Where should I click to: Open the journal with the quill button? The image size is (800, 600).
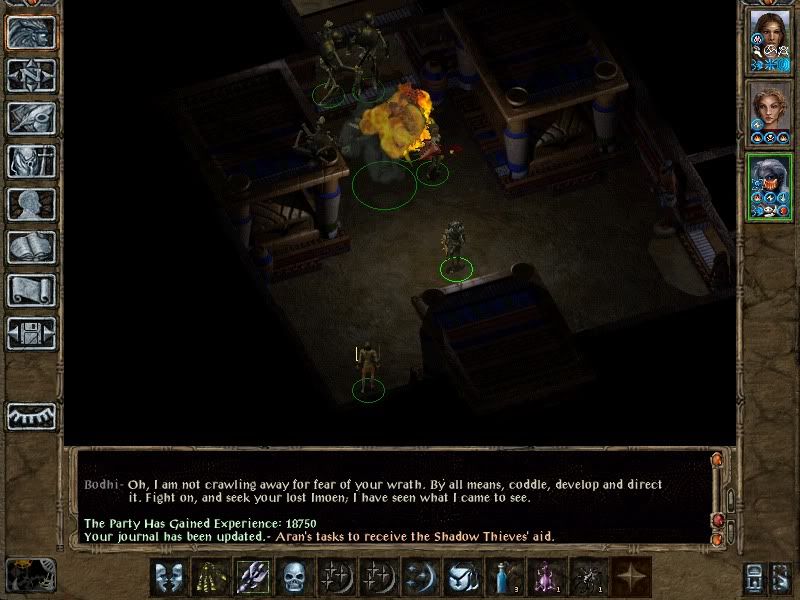click(31, 118)
